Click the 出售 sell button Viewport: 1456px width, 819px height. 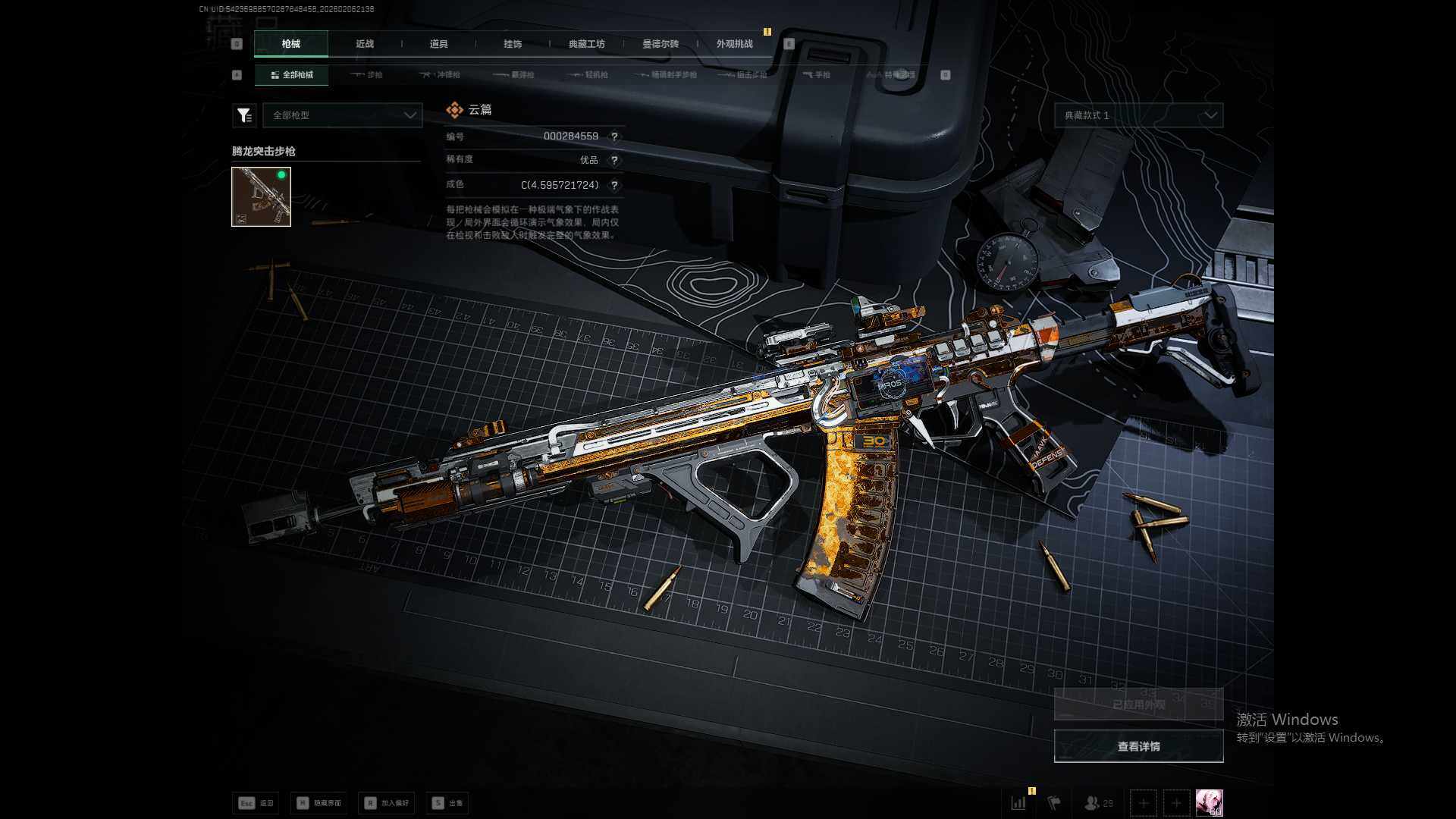[447, 803]
